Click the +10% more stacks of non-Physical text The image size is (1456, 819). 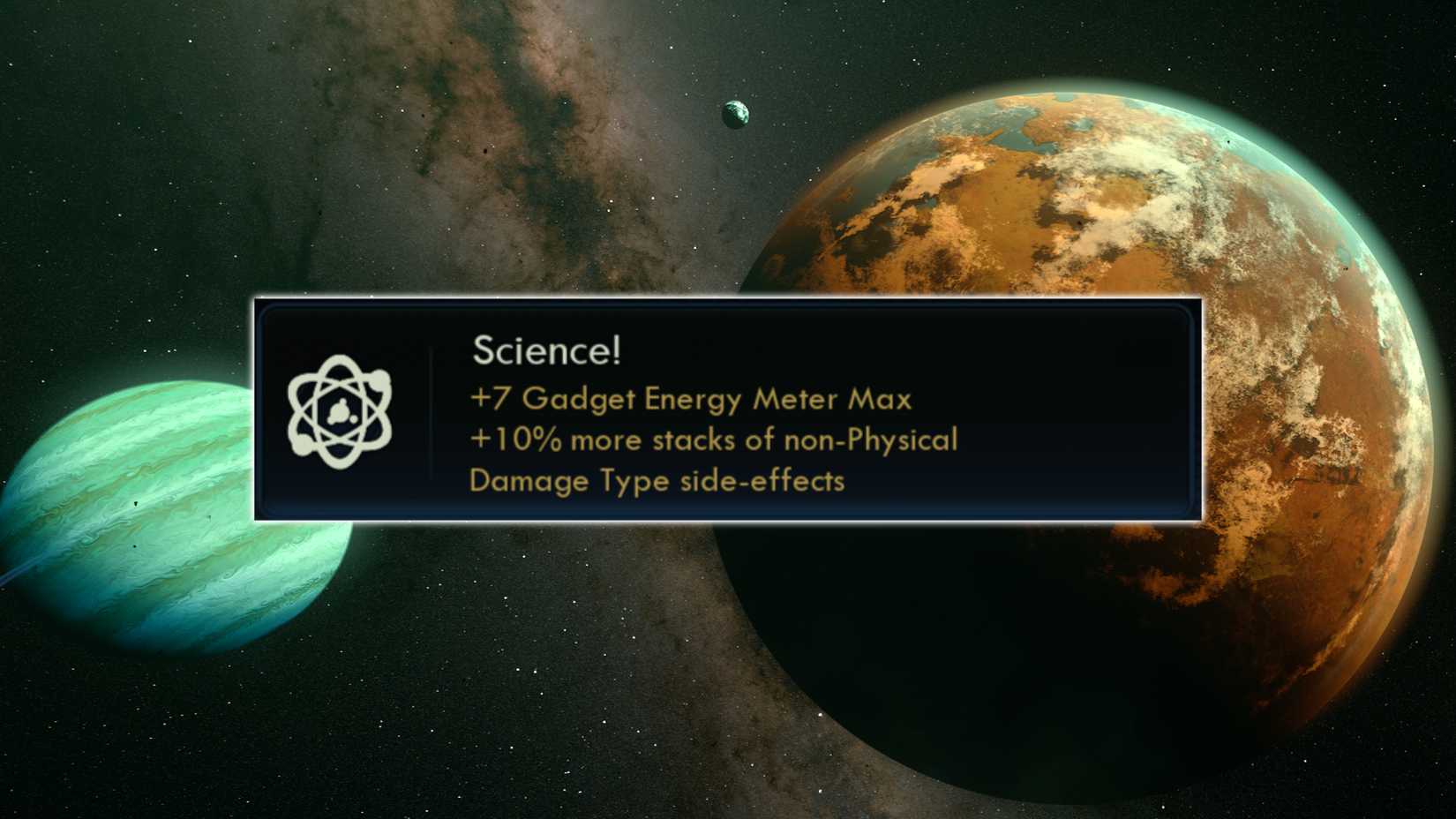(714, 440)
